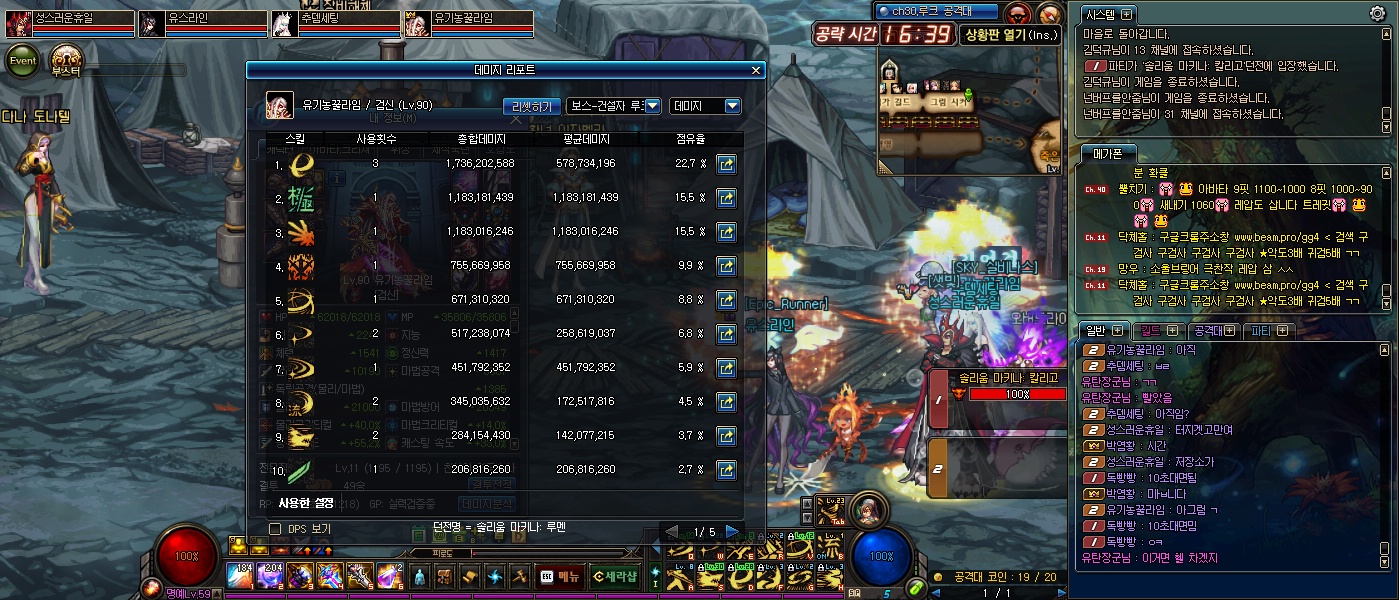Screen dimensions: 1399x600
Task: Select party member 유스라인's portrait frame
Action: [x=153, y=23]
